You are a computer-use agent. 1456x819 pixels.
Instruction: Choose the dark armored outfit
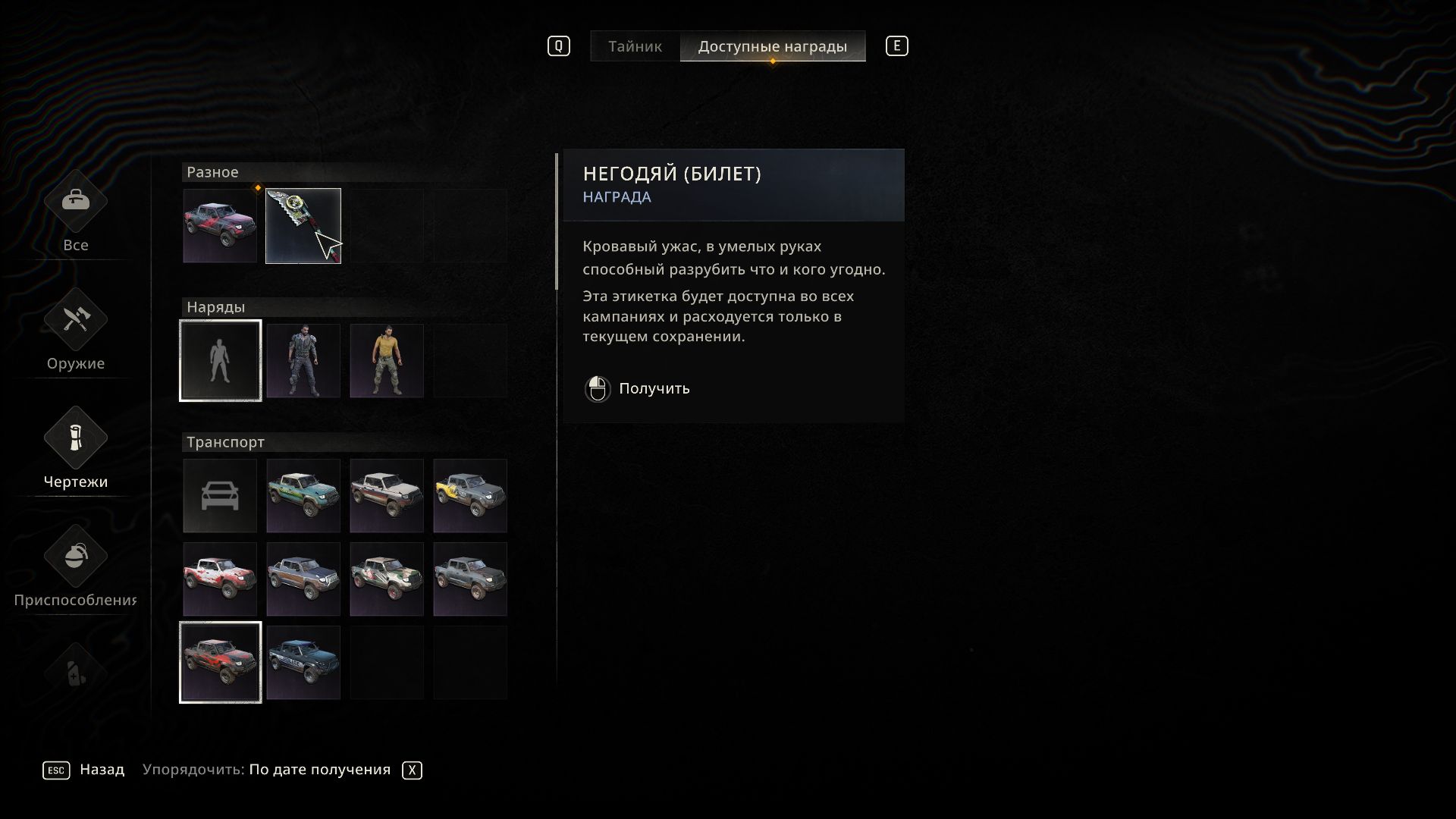click(x=303, y=361)
